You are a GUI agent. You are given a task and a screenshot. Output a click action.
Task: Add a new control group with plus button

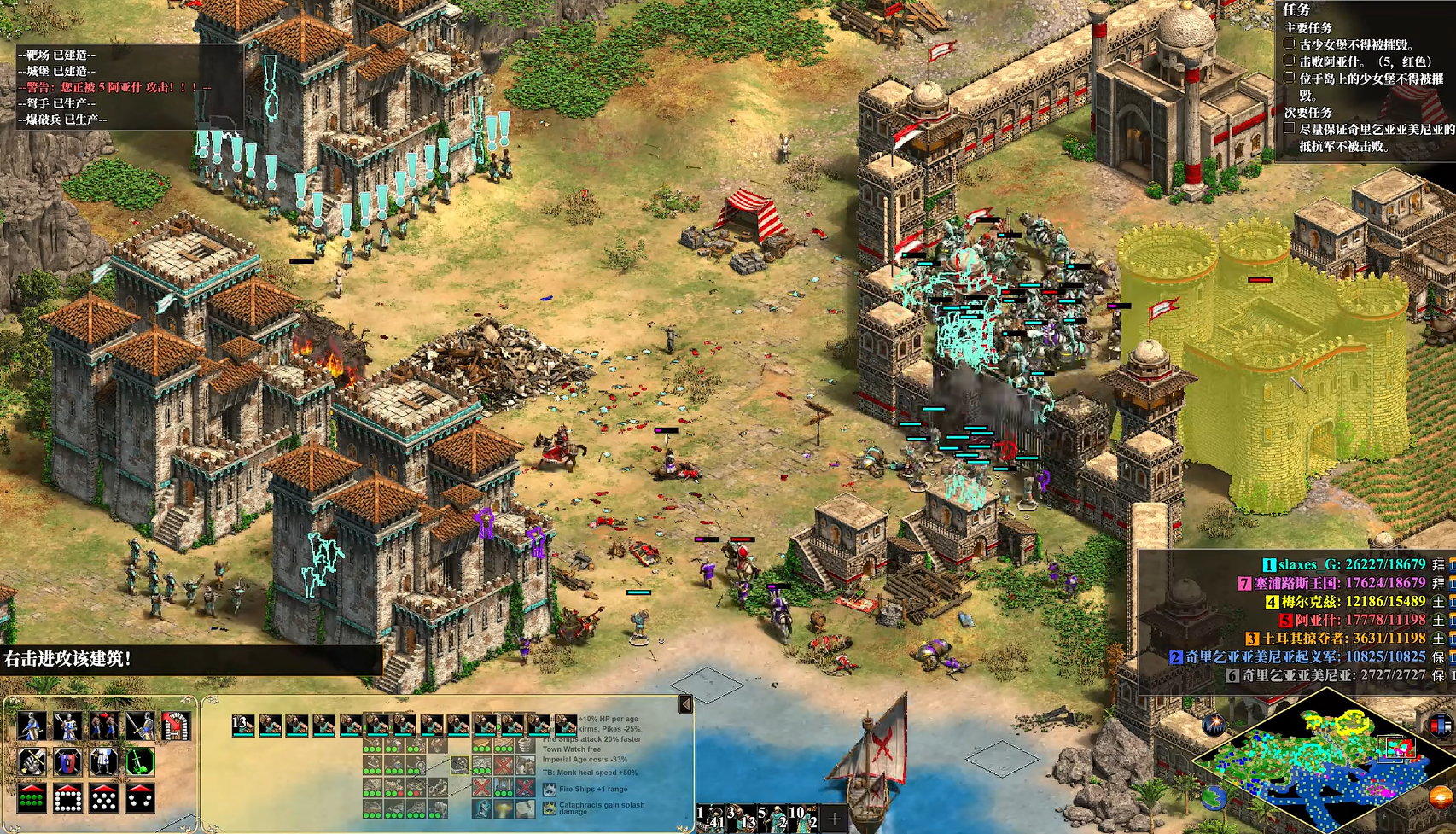(834, 819)
